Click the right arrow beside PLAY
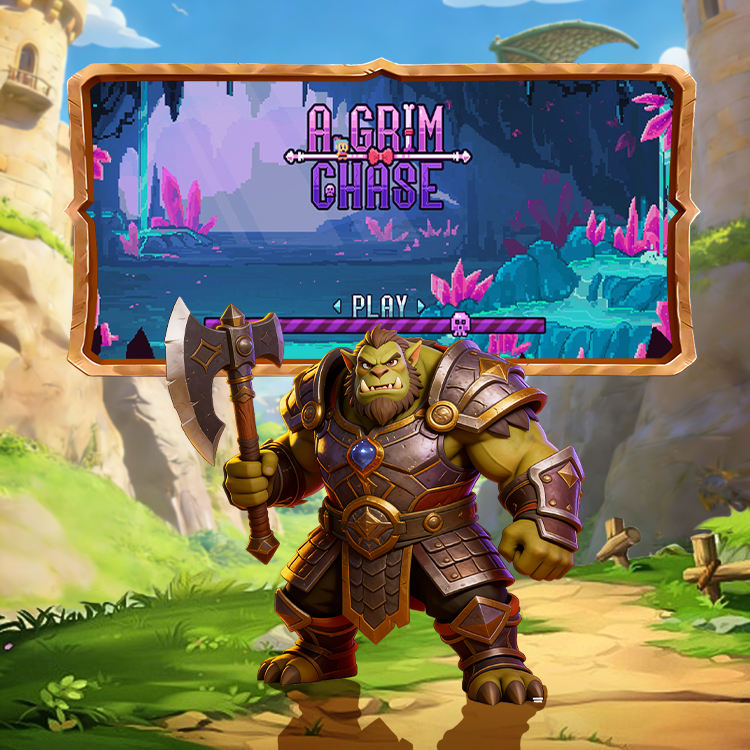The image size is (750, 750). tap(422, 306)
